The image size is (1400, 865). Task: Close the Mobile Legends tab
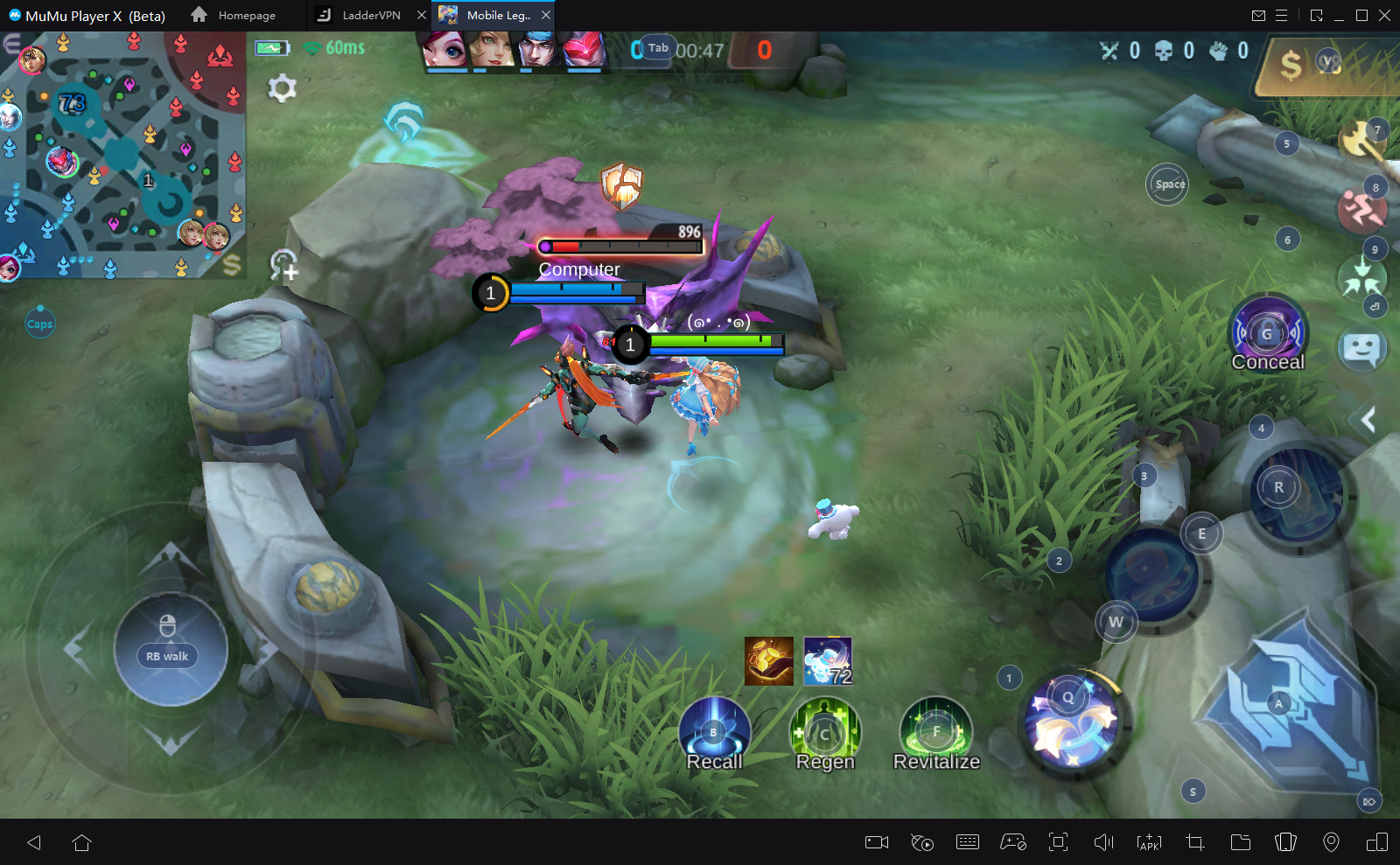pyautogui.click(x=546, y=15)
